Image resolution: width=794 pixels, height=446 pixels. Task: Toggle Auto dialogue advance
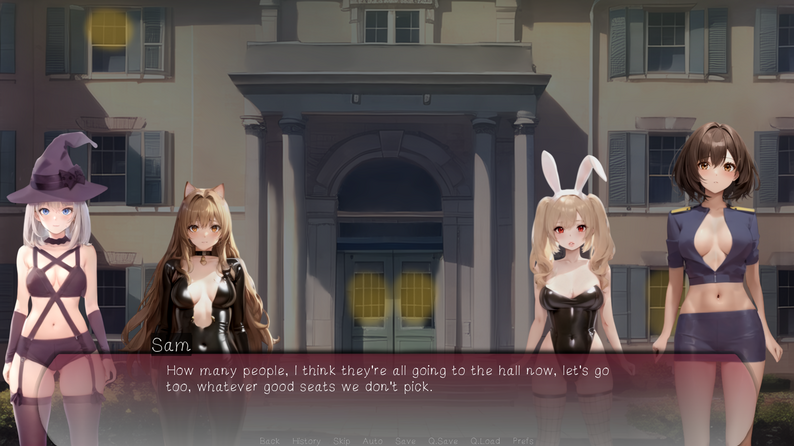click(373, 440)
